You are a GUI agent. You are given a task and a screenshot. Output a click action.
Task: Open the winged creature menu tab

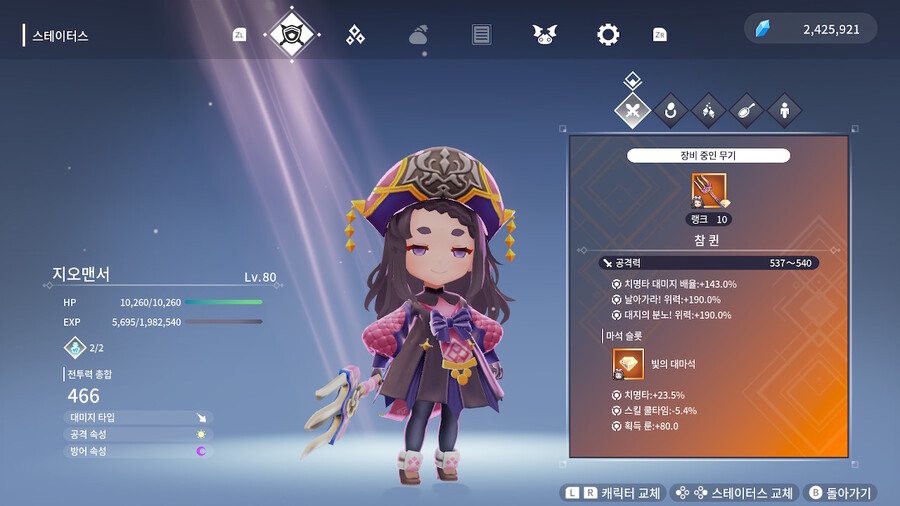[x=544, y=35]
